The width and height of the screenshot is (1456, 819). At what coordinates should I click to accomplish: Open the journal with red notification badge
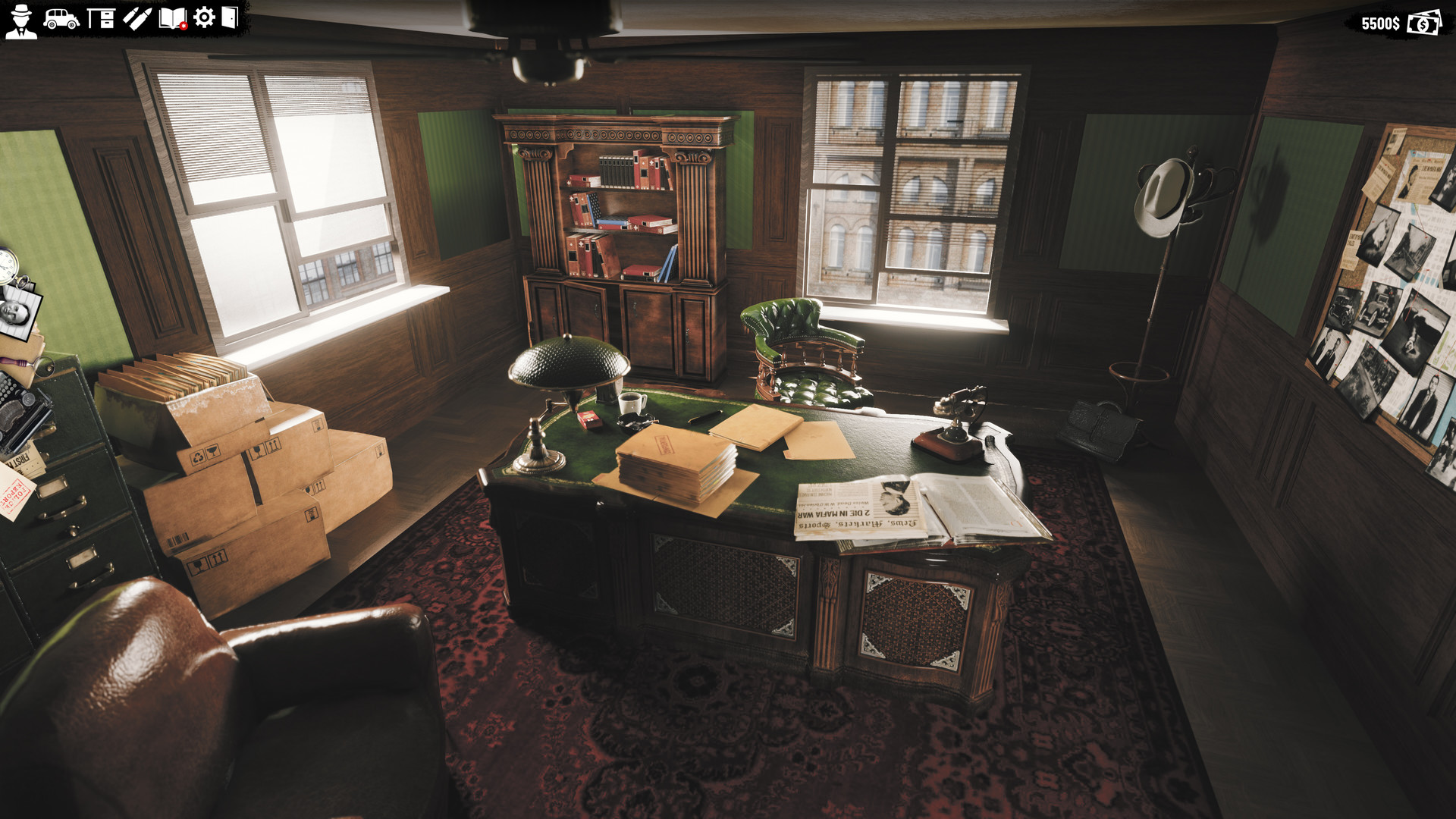tap(172, 19)
